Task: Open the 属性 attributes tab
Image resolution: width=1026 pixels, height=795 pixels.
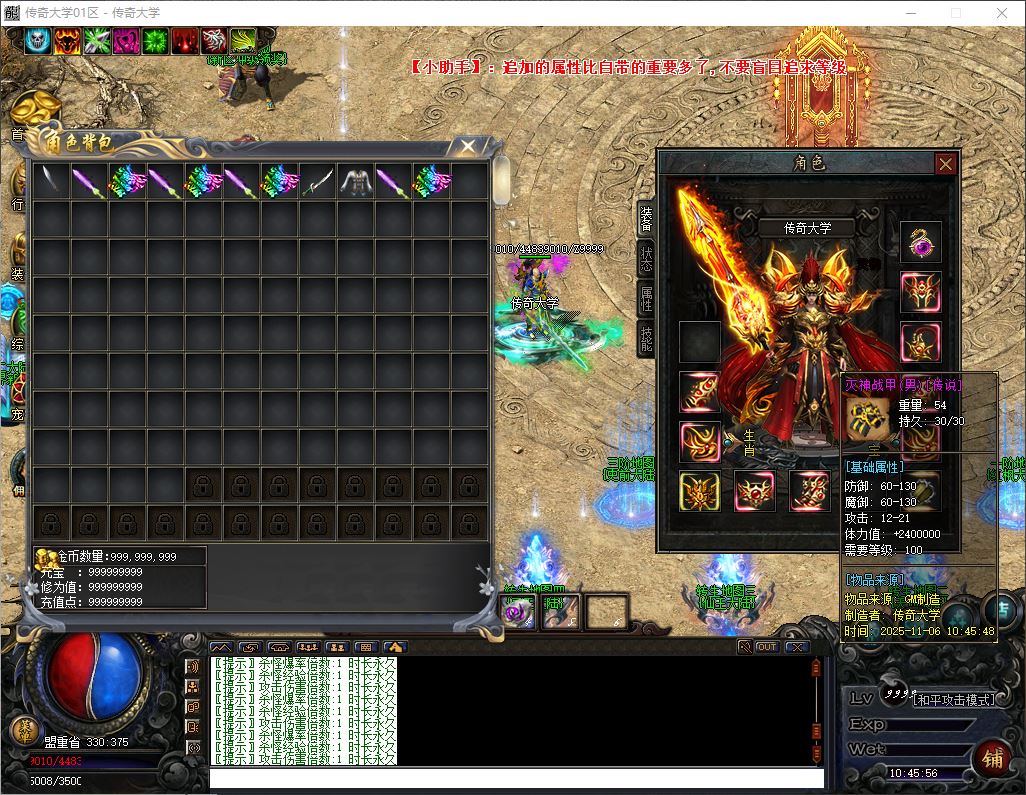Action: point(647,298)
